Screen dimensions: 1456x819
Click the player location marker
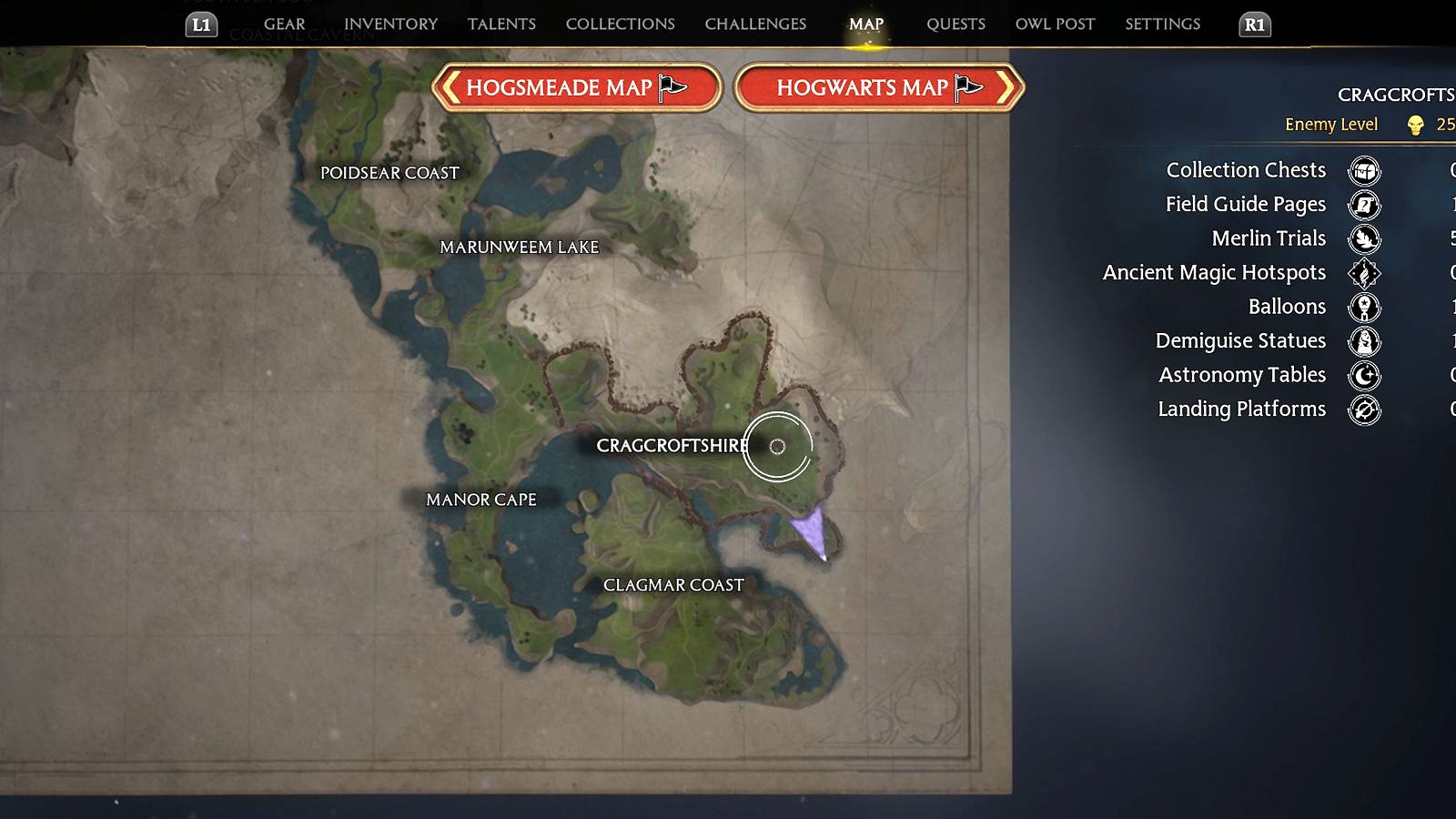tap(813, 532)
